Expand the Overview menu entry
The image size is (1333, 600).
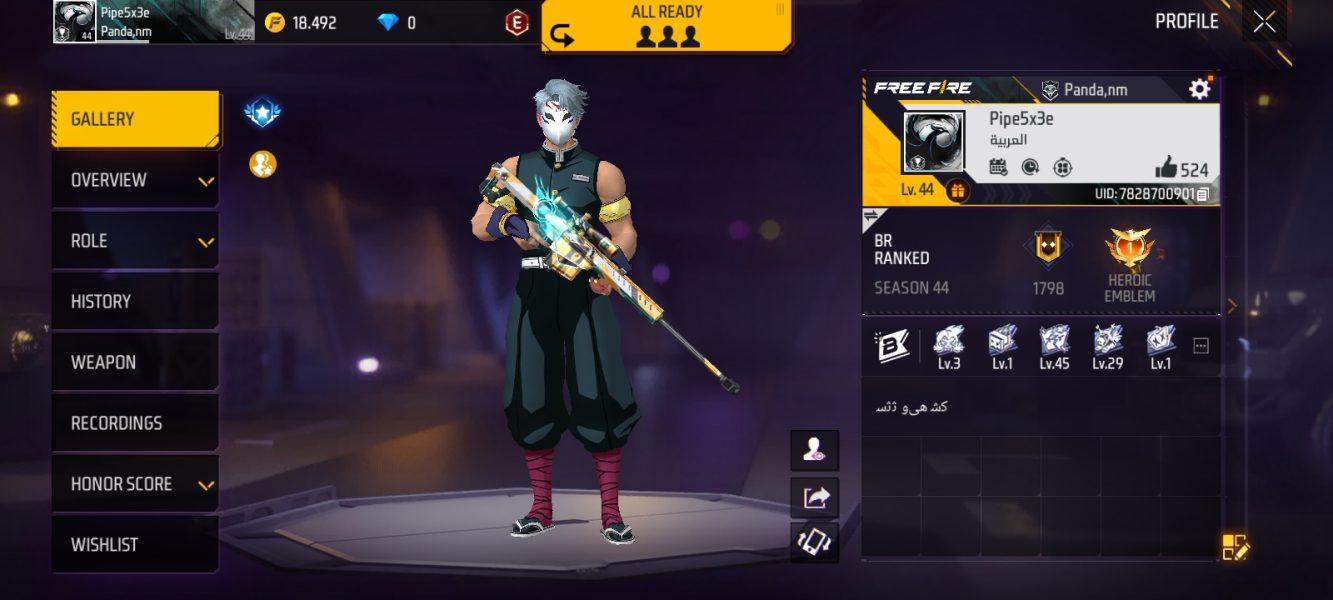135,180
